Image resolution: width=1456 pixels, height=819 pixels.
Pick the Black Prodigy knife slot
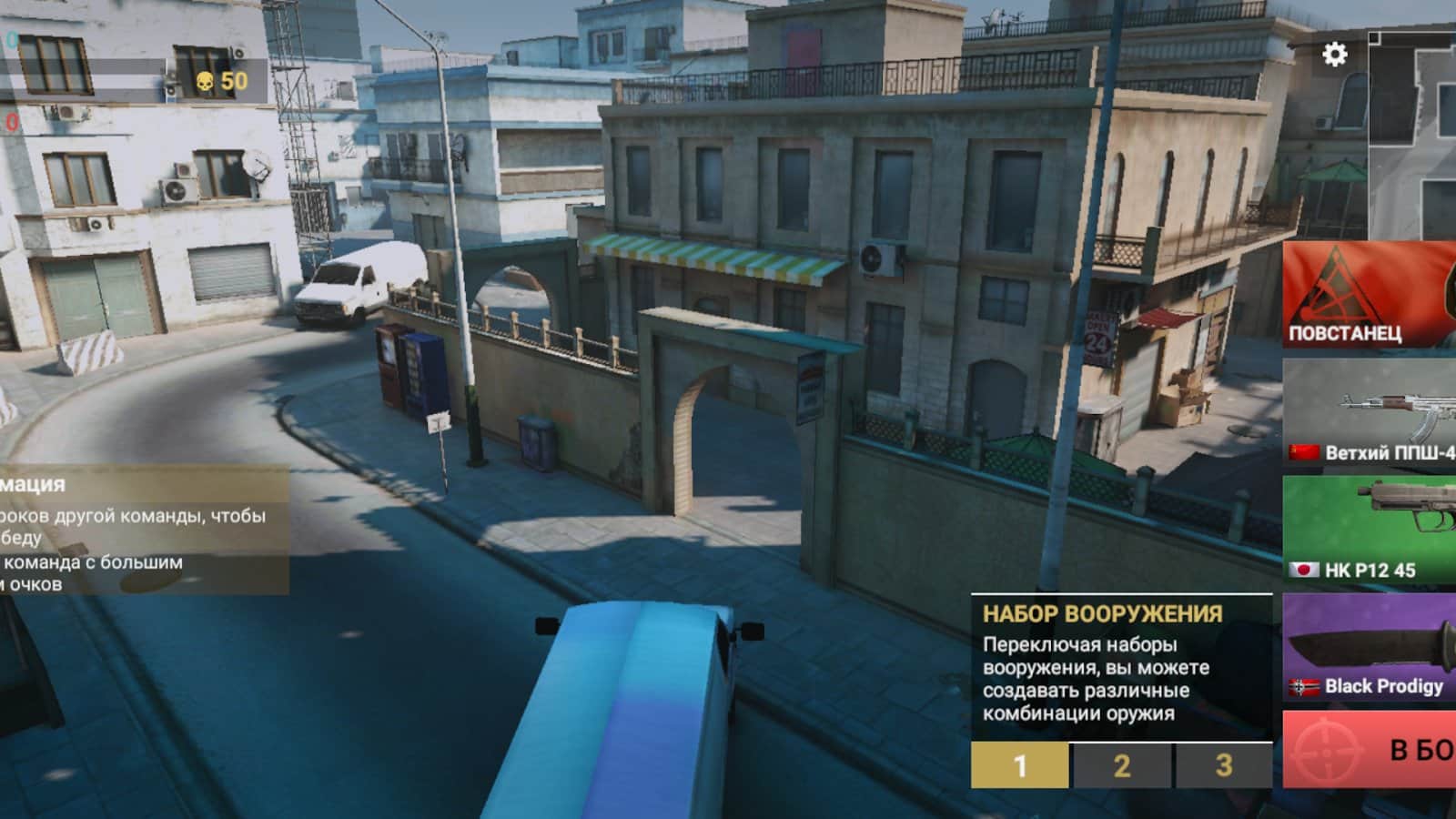[1370, 648]
